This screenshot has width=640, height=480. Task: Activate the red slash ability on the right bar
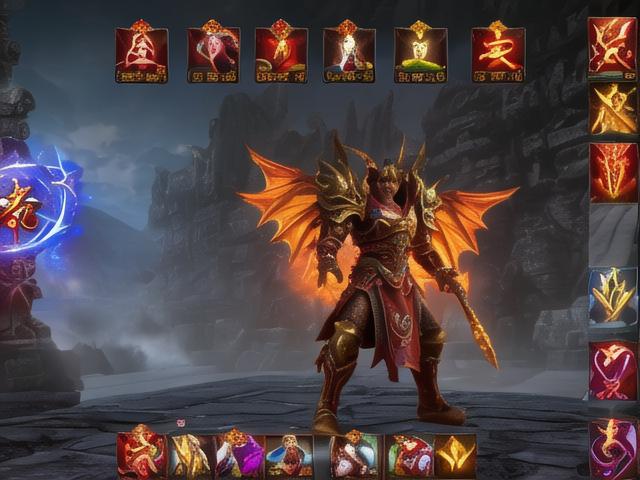tap(612, 46)
